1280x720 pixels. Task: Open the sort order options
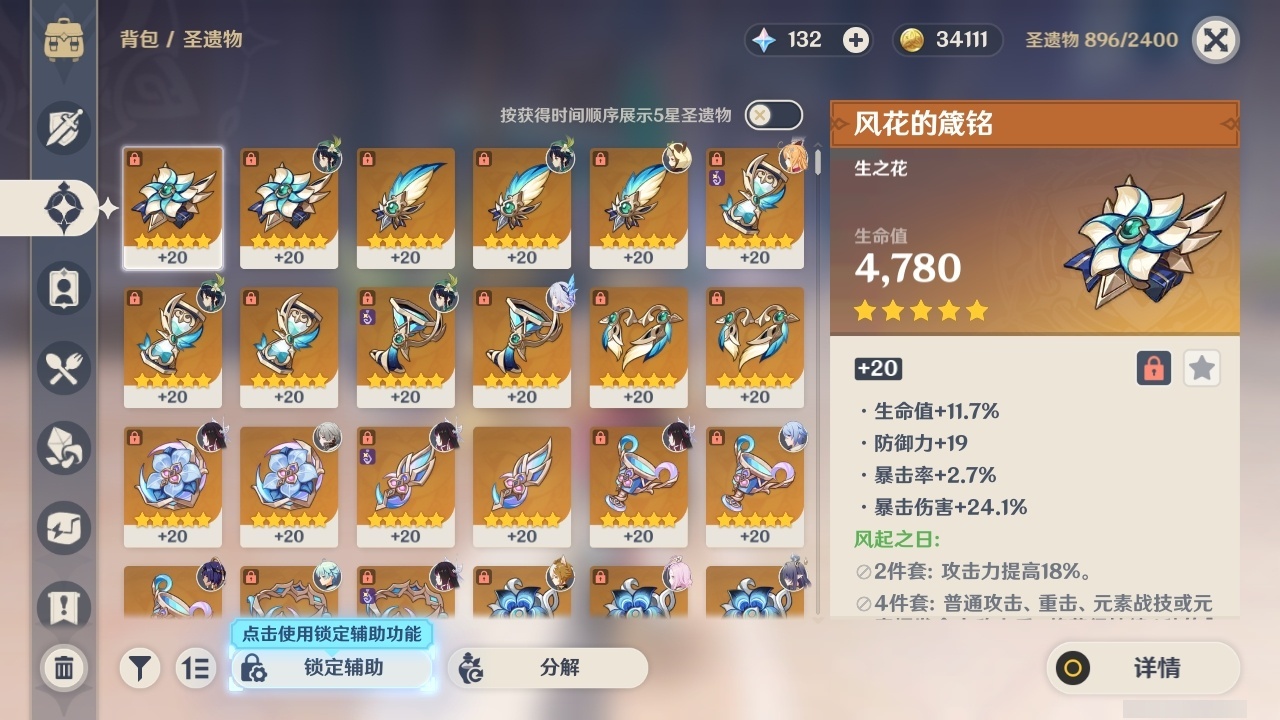[x=195, y=668]
